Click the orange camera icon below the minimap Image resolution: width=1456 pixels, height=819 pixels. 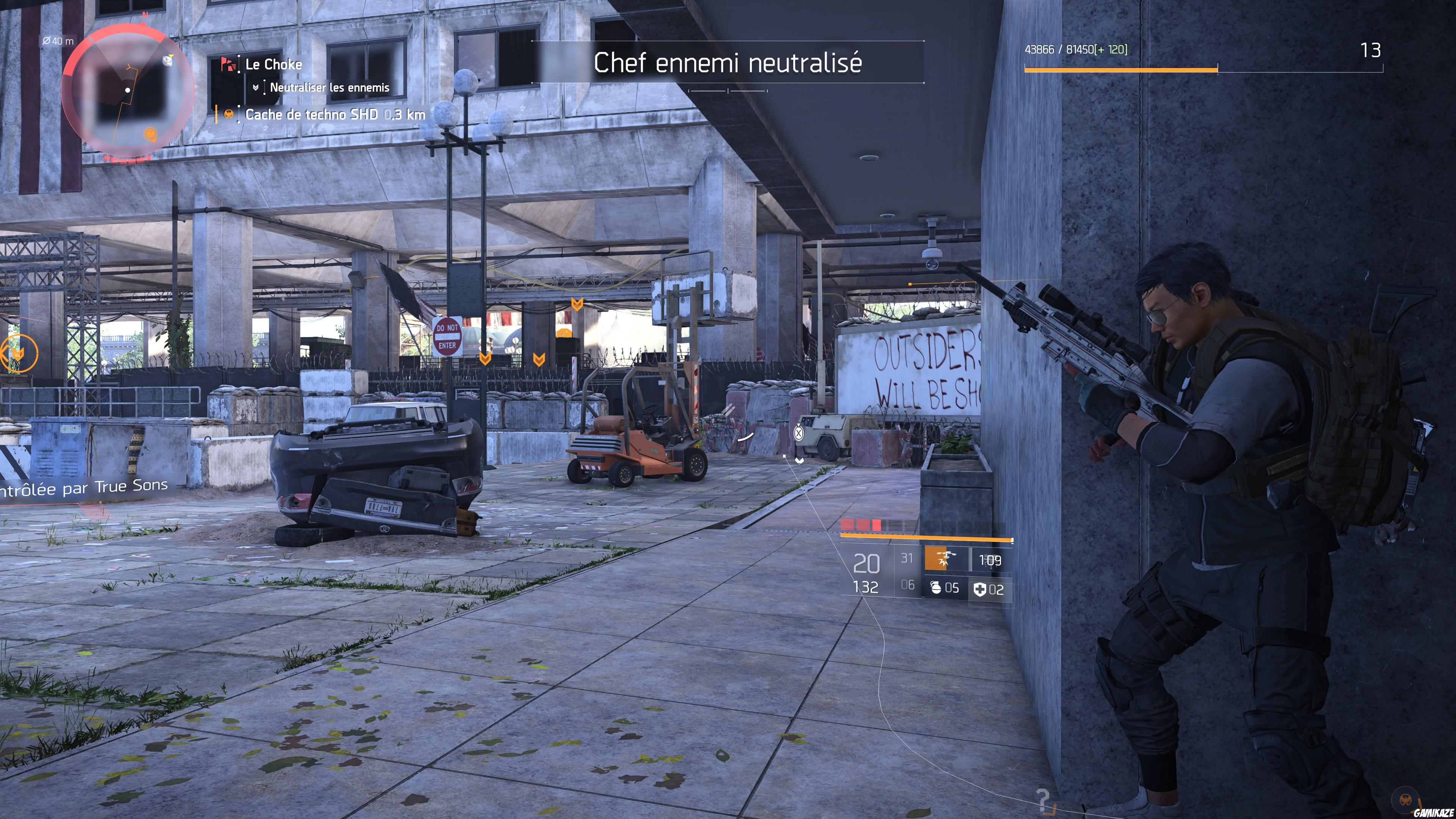(x=151, y=134)
